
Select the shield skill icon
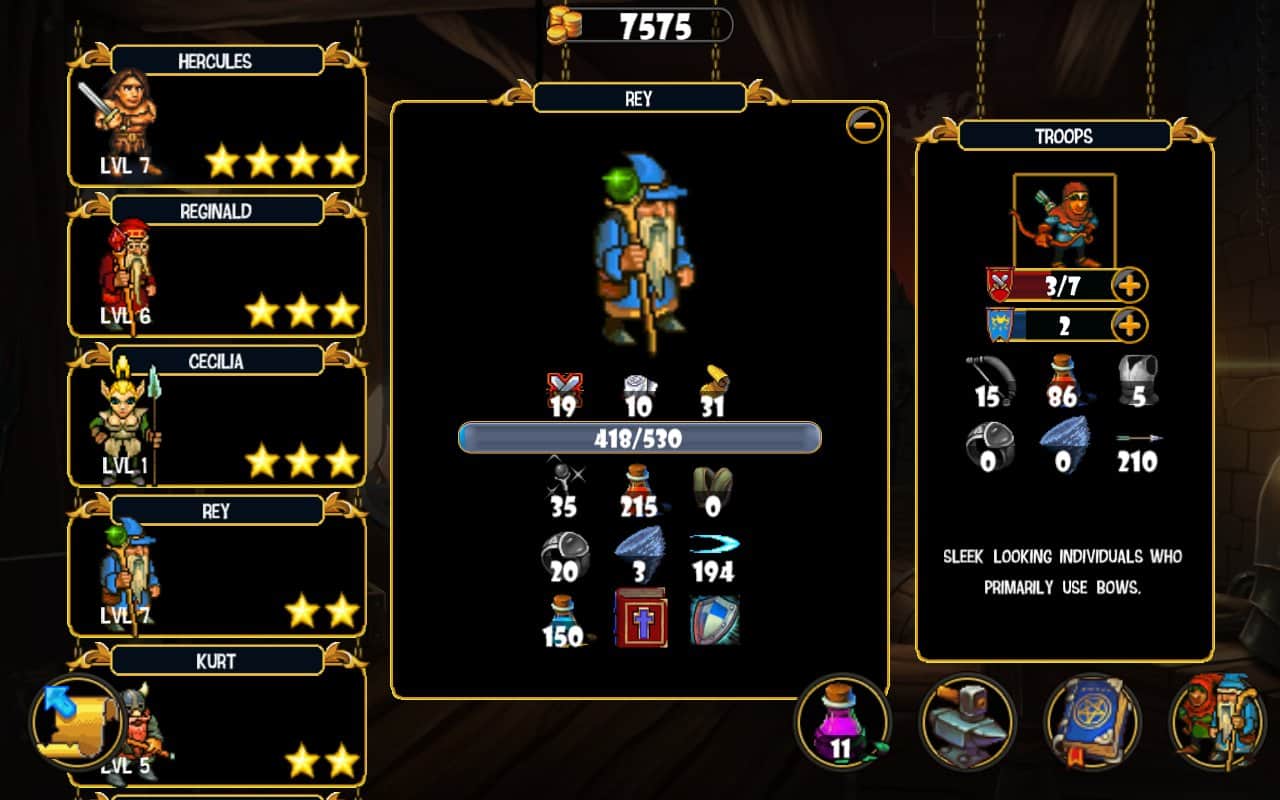click(x=714, y=619)
